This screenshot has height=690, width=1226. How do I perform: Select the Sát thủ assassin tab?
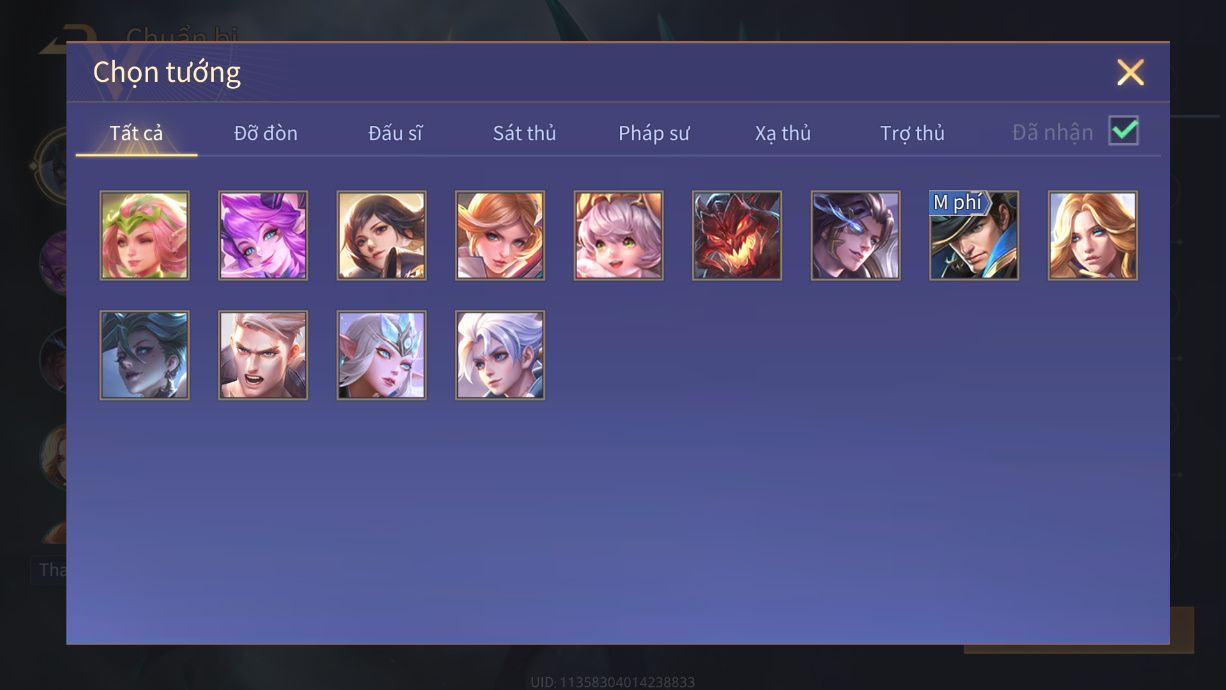click(524, 133)
